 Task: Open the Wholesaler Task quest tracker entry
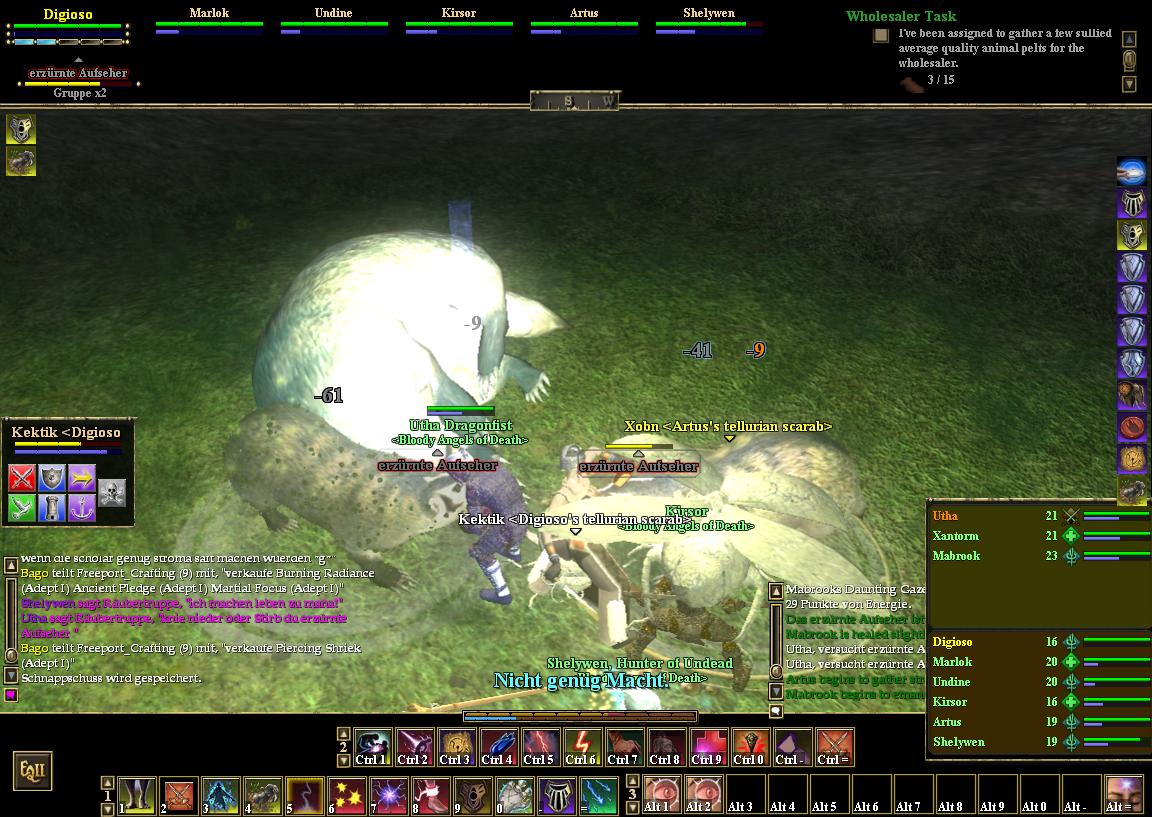(900, 16)
